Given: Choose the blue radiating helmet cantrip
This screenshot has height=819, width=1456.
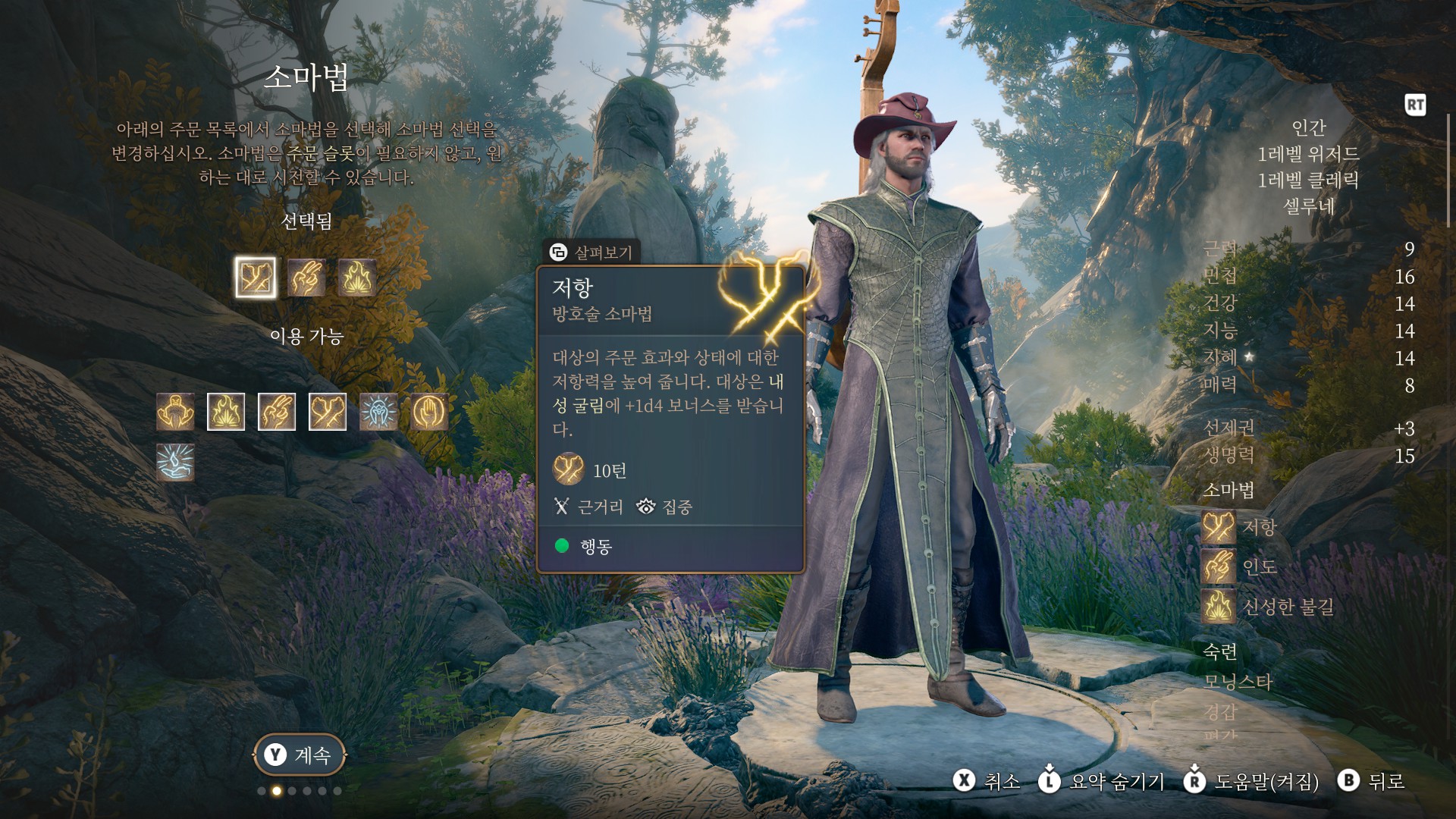Looking at the screenshot, I should pyautogui.click(x=378, y=412).
